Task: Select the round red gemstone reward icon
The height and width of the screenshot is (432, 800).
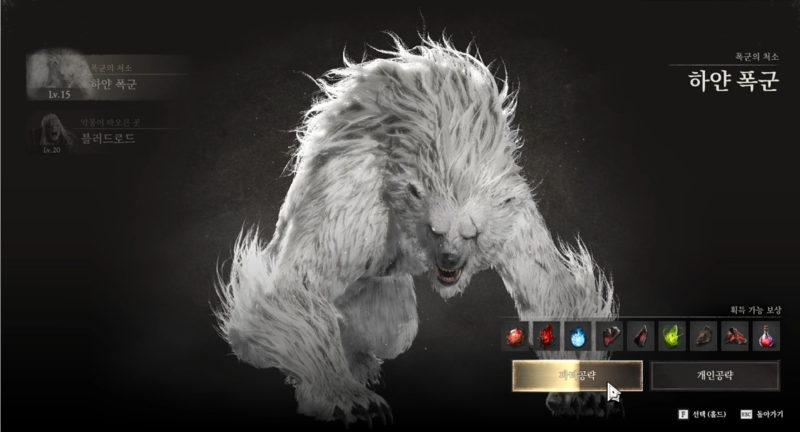Action: pyautogui.click(x=514, y=338)
